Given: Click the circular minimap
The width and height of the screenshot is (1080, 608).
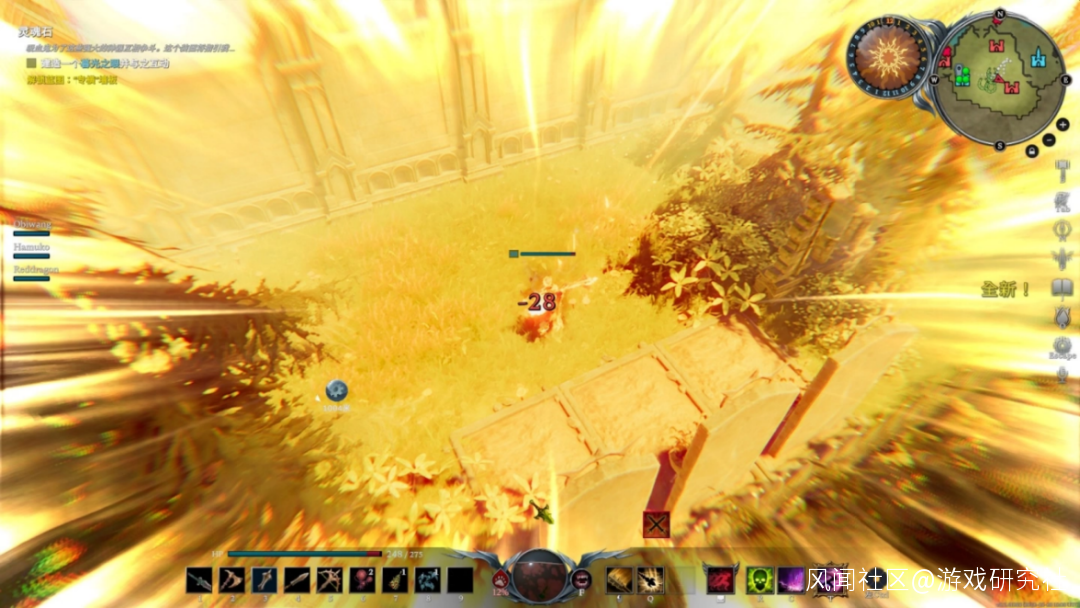Looking at the screenshot, I should [x=1000, y=78].
